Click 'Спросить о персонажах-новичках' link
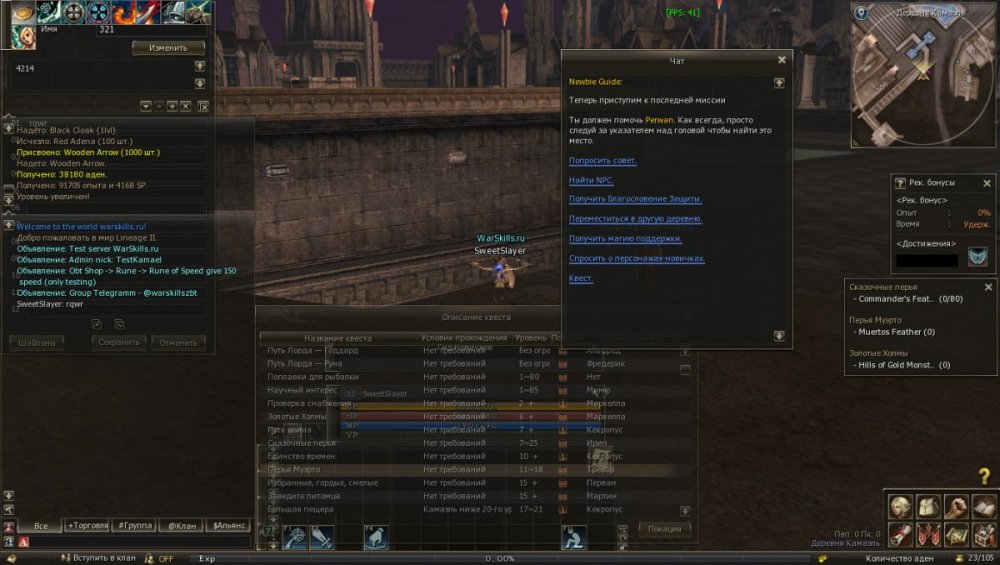The width and height of the screenshot is (1000, 565). [x=636, y=258]
